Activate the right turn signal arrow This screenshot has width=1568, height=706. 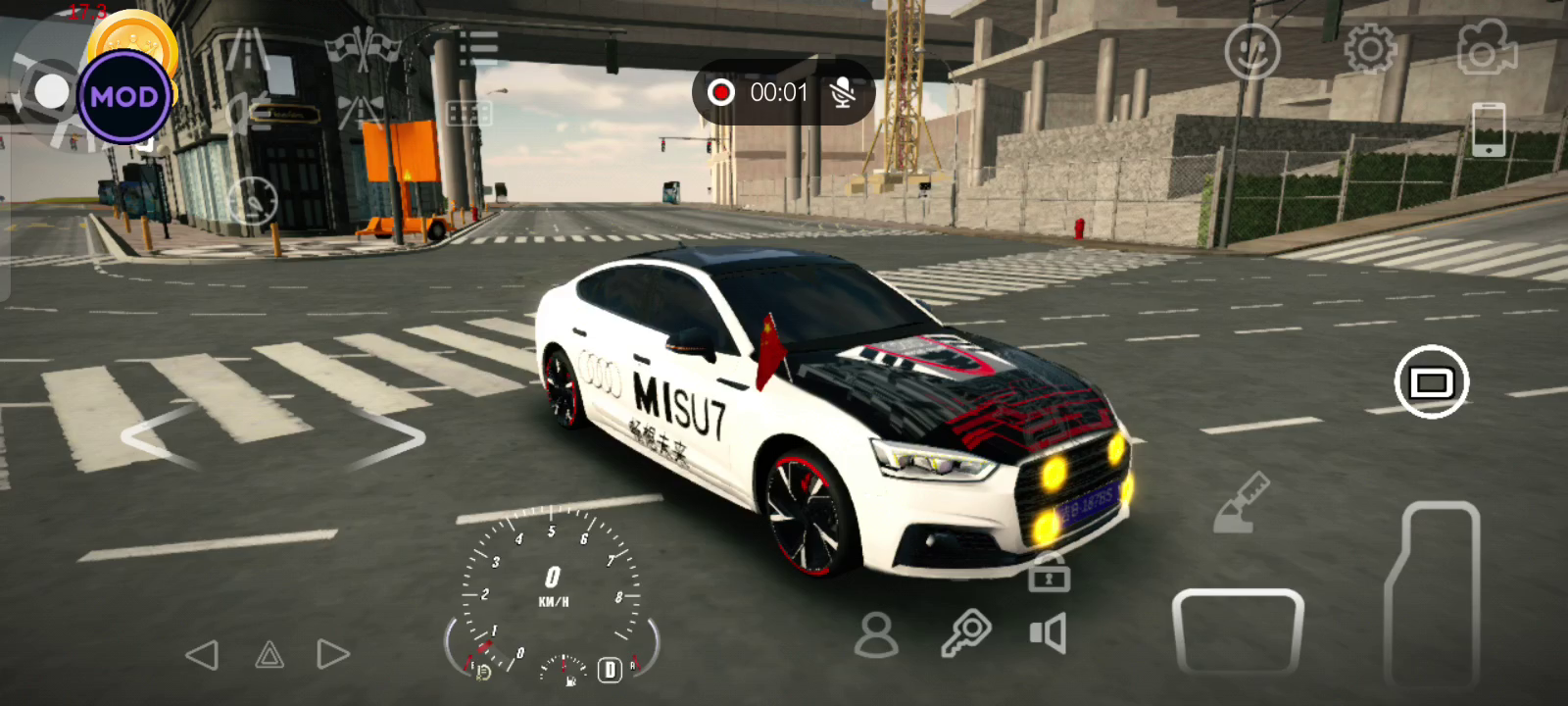[333, 654]
